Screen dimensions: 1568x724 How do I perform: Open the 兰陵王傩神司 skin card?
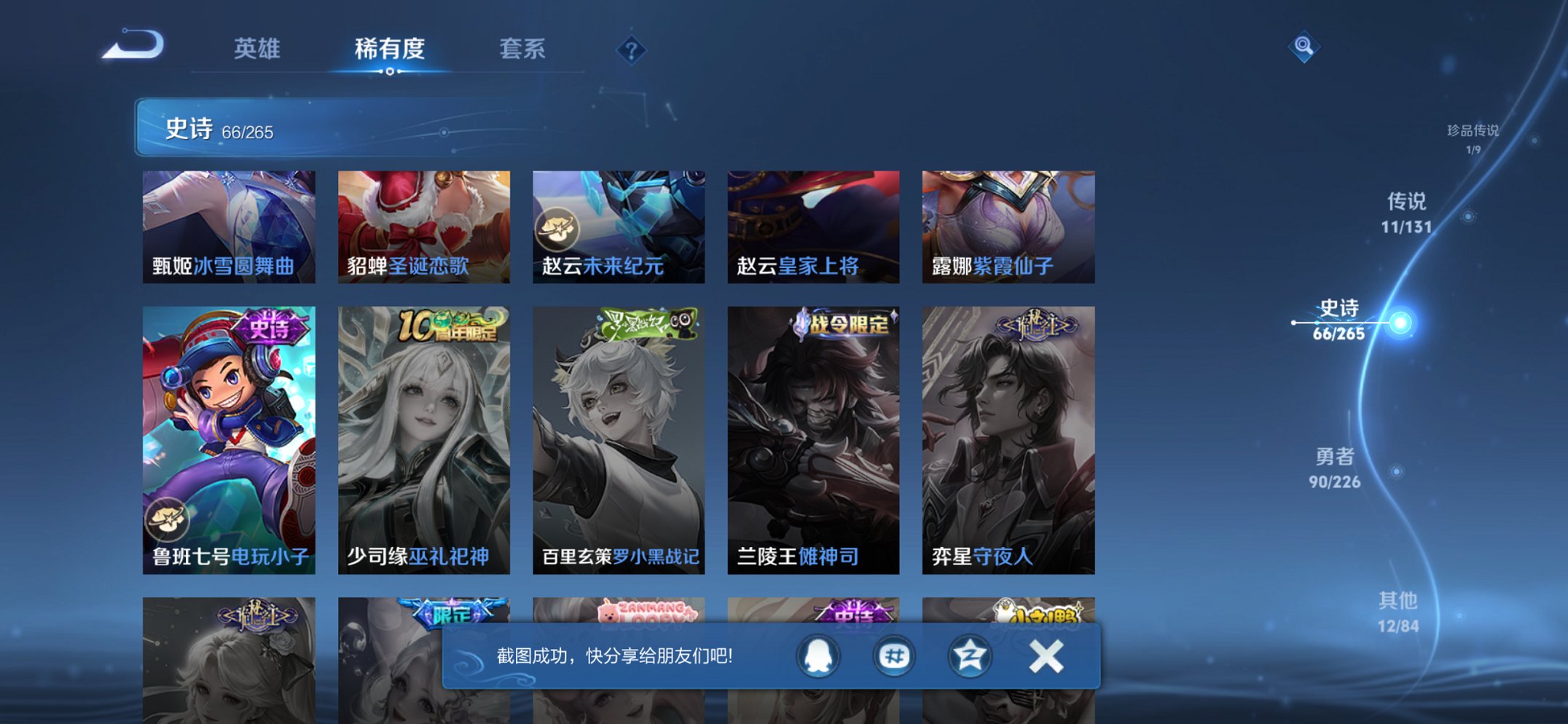coord(814,437)
